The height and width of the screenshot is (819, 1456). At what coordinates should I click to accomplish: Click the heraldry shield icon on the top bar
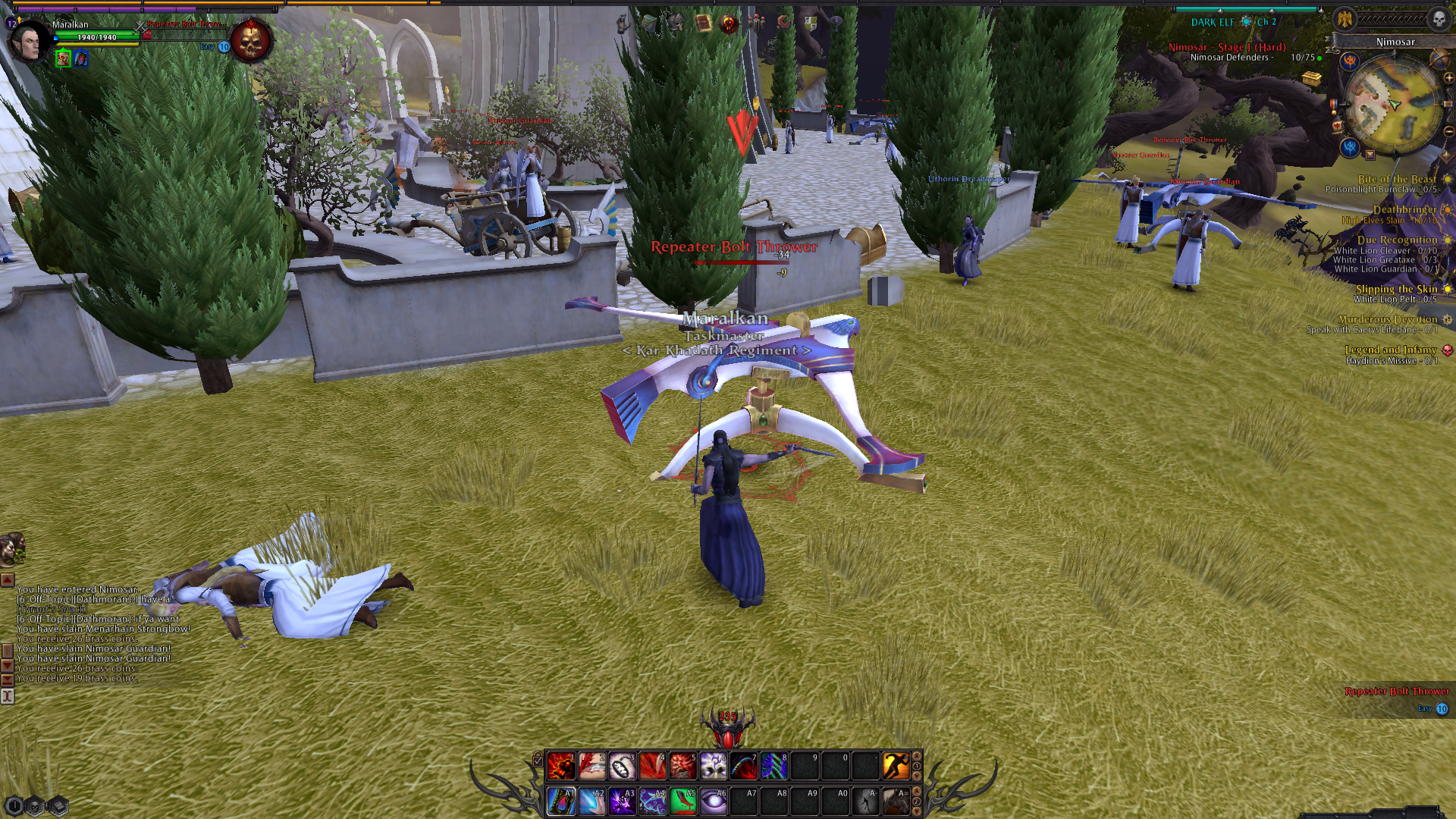(812, 24)
